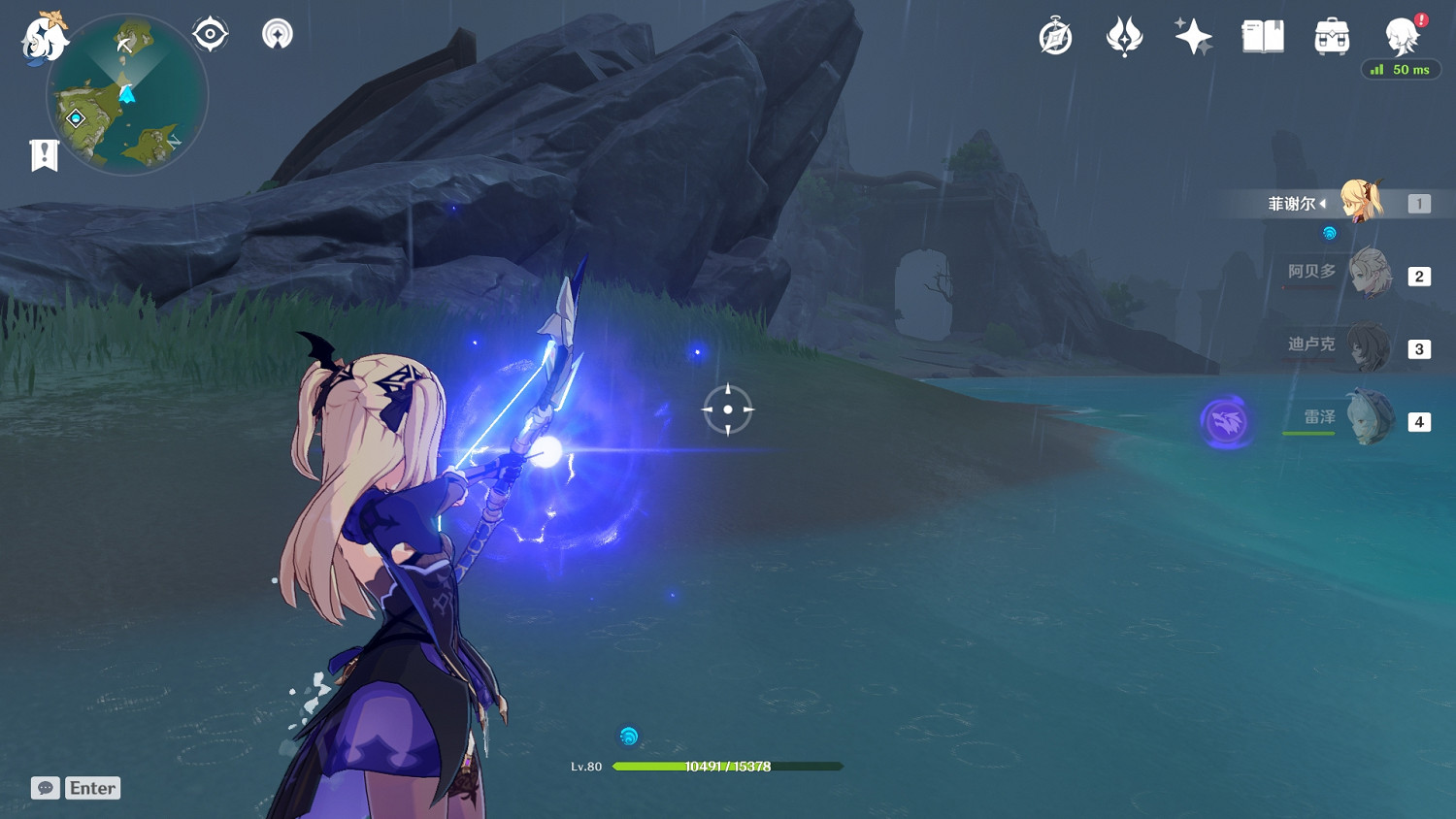1456x819 pixels.
Task: Open the quest bookmark with exclamation mark
Action: 44,155
